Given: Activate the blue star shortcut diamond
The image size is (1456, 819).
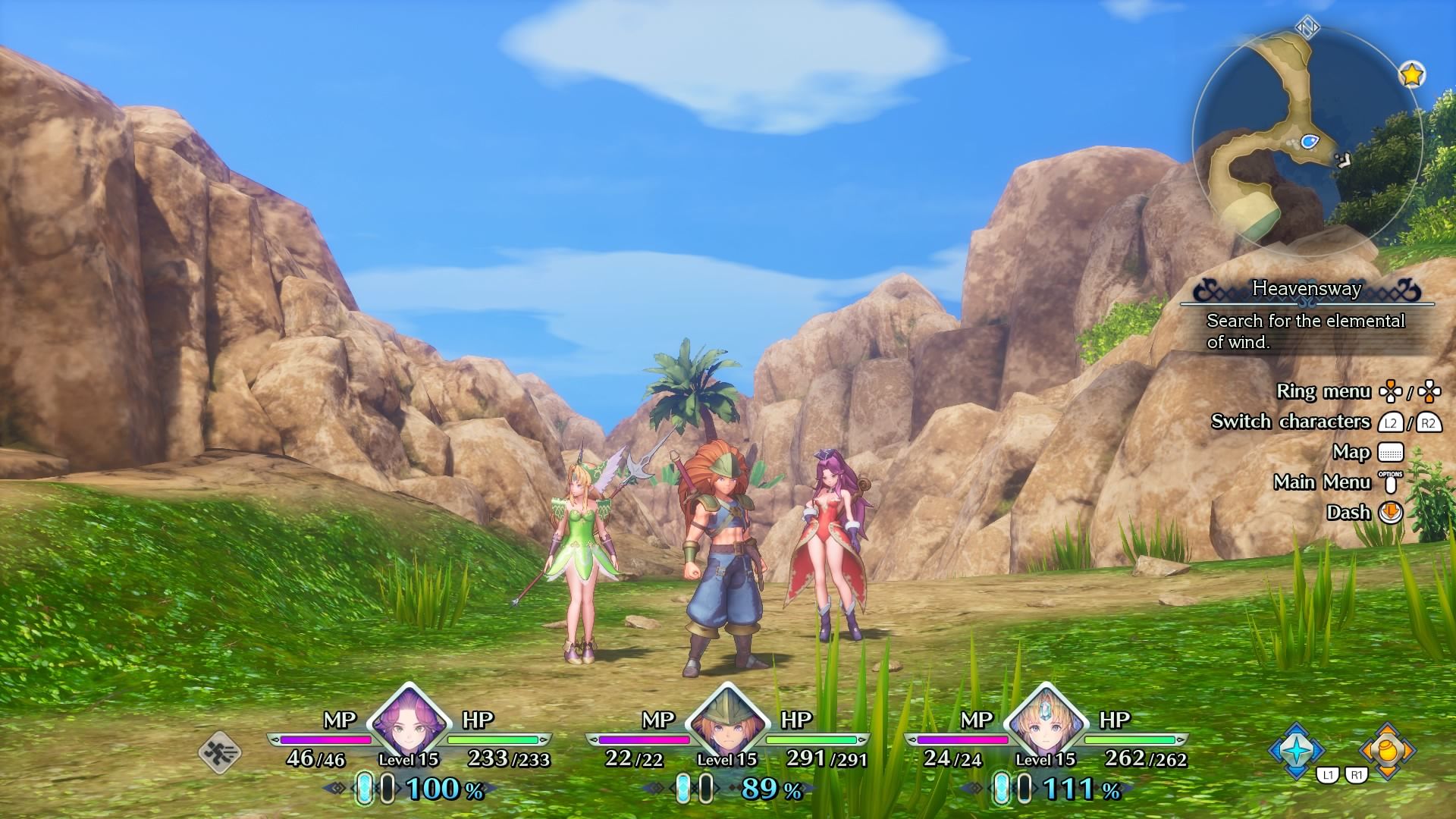Looking at the screenshot, I should click(x=1297, y=751).
